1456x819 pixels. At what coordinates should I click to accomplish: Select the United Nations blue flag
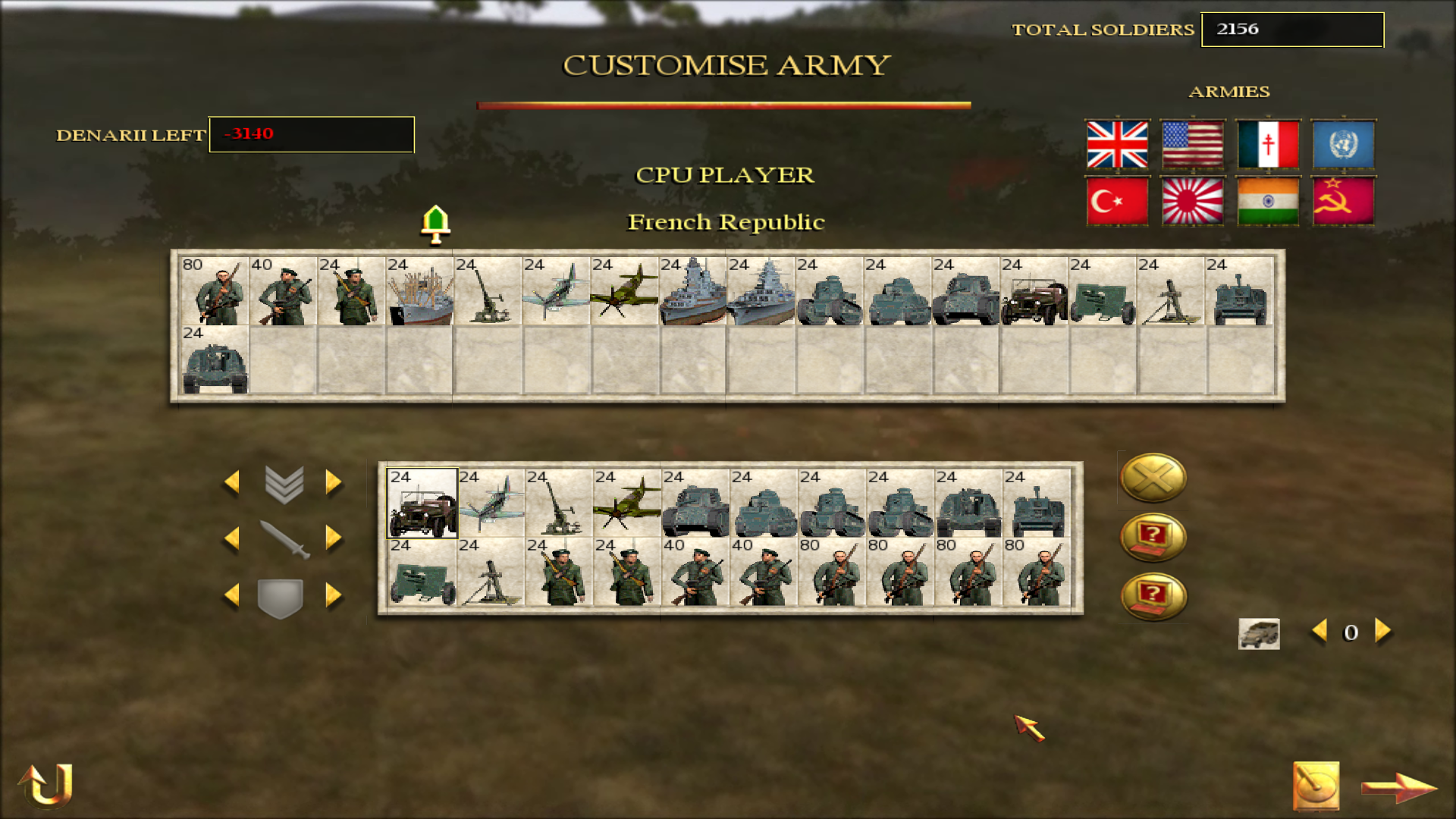click(1343, 144)
